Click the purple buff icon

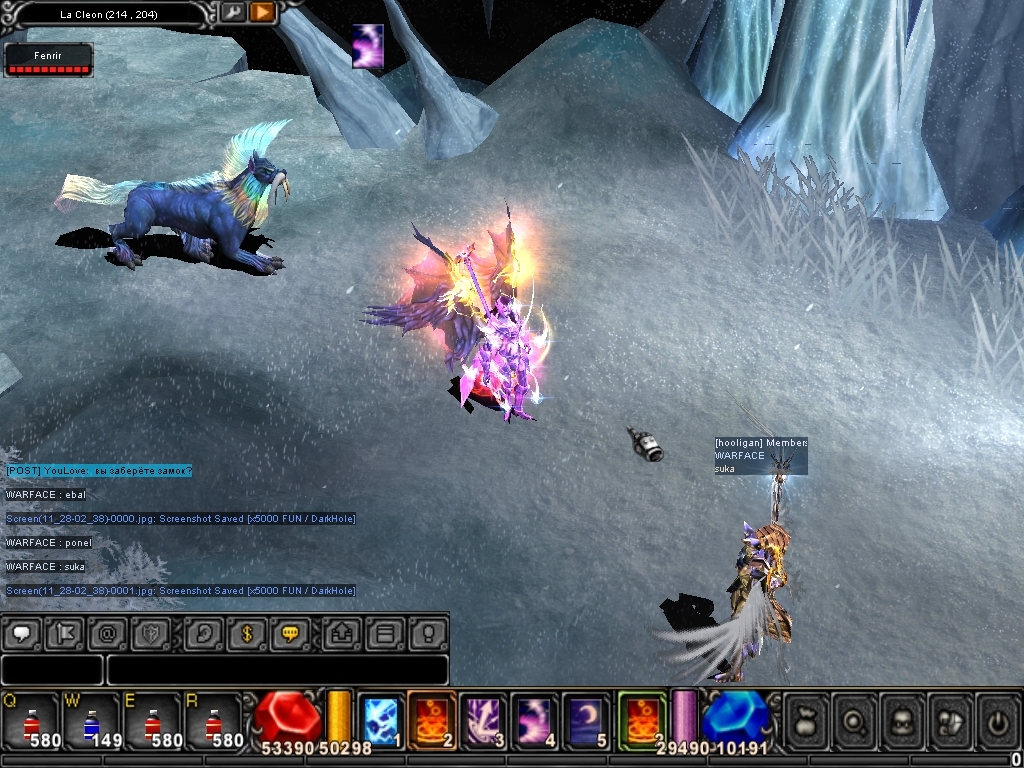[368, 47]
